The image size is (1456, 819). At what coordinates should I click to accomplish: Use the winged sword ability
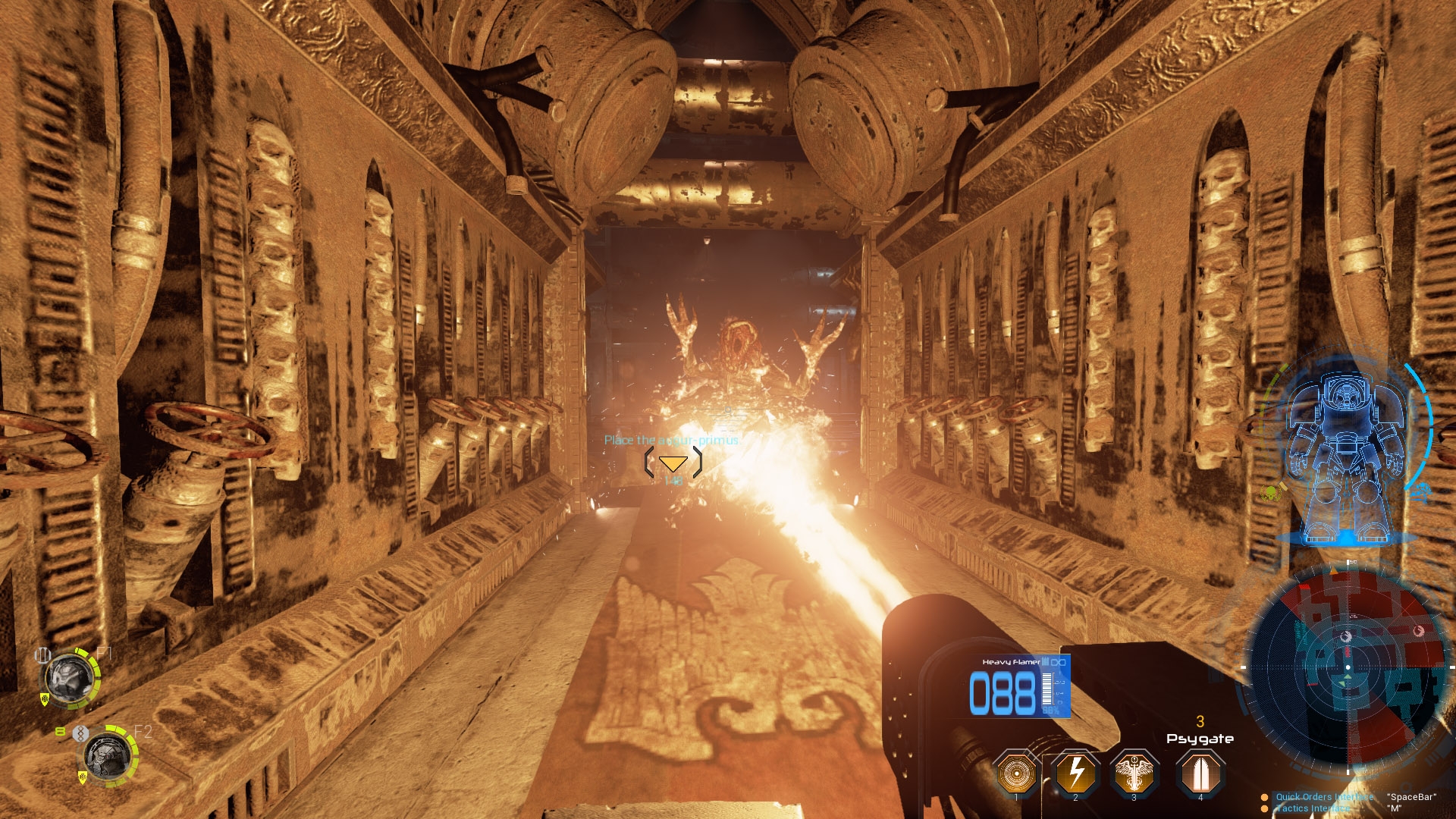[x=1134, y=773]
